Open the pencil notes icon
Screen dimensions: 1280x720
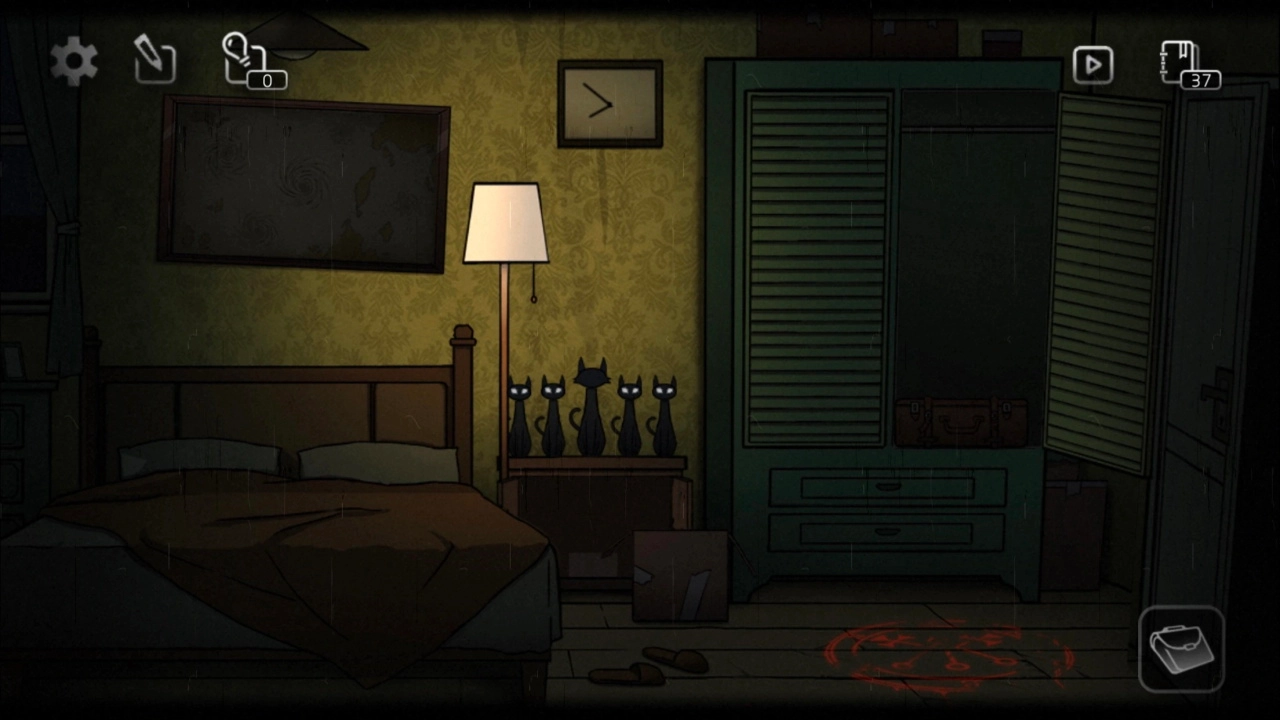coord(155,60)
